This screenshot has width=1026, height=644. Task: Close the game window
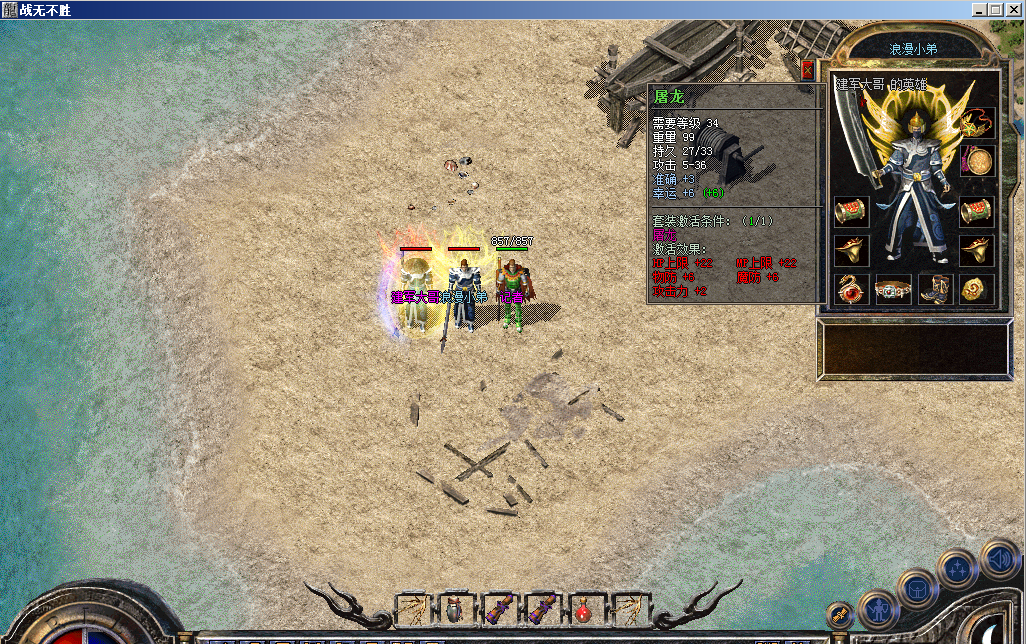(x=1013, y=9)
